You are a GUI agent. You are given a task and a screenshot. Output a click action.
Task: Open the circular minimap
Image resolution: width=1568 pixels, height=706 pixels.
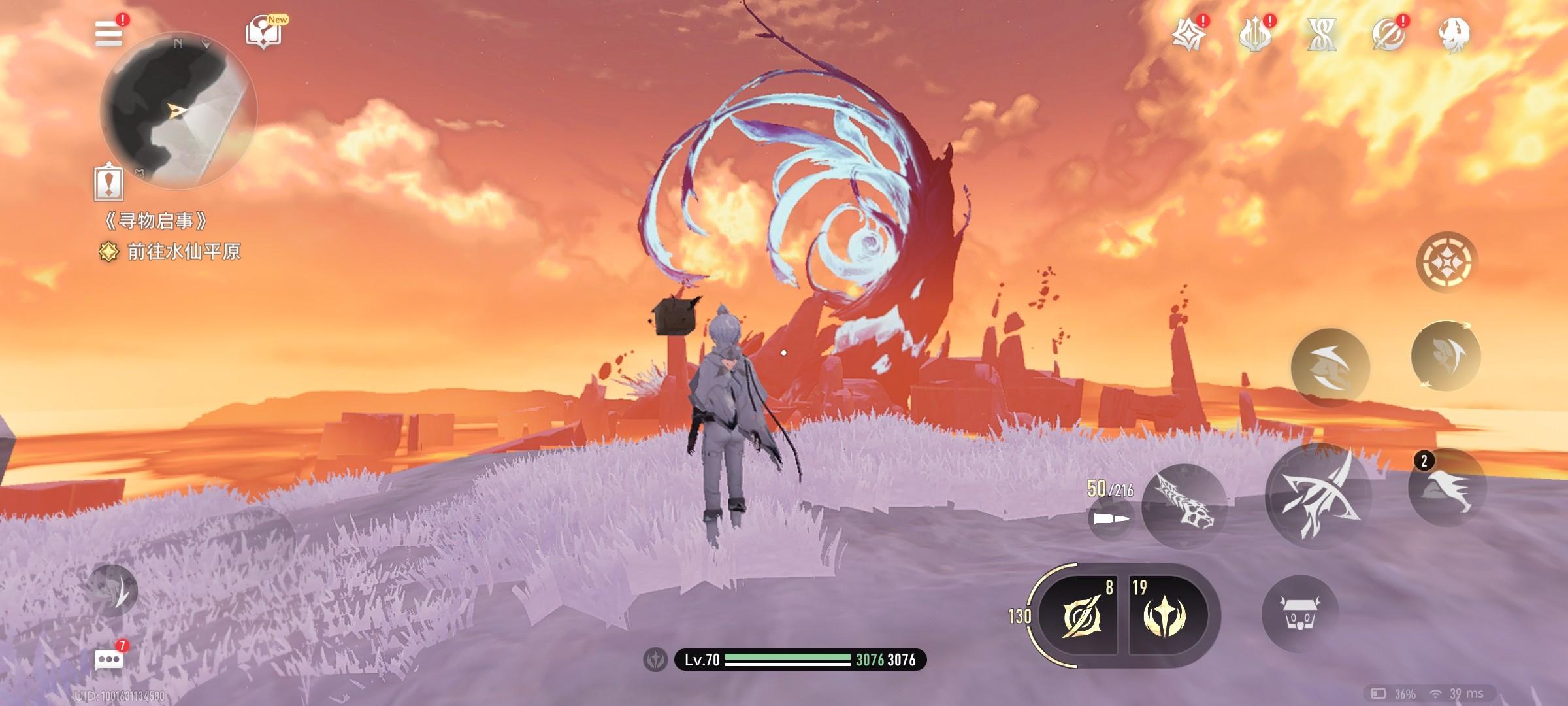178,111
